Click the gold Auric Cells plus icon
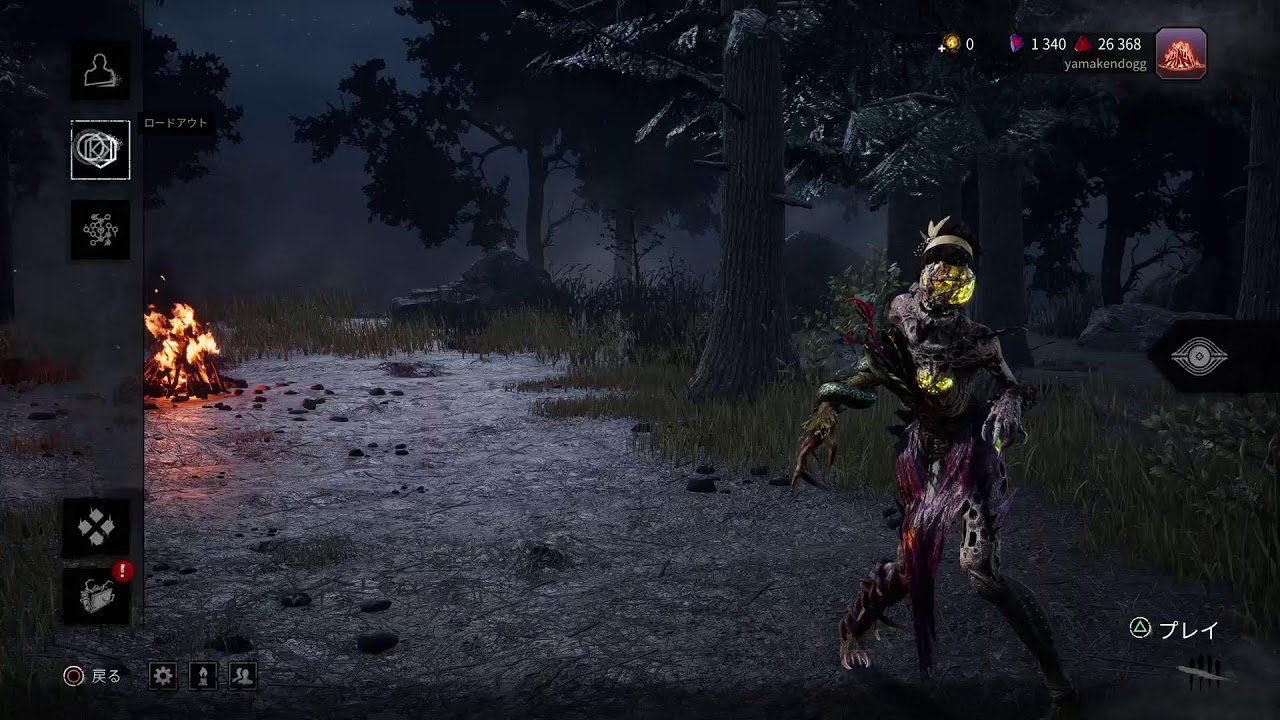Screen dimensions: 1280x720 coord(951,44)
